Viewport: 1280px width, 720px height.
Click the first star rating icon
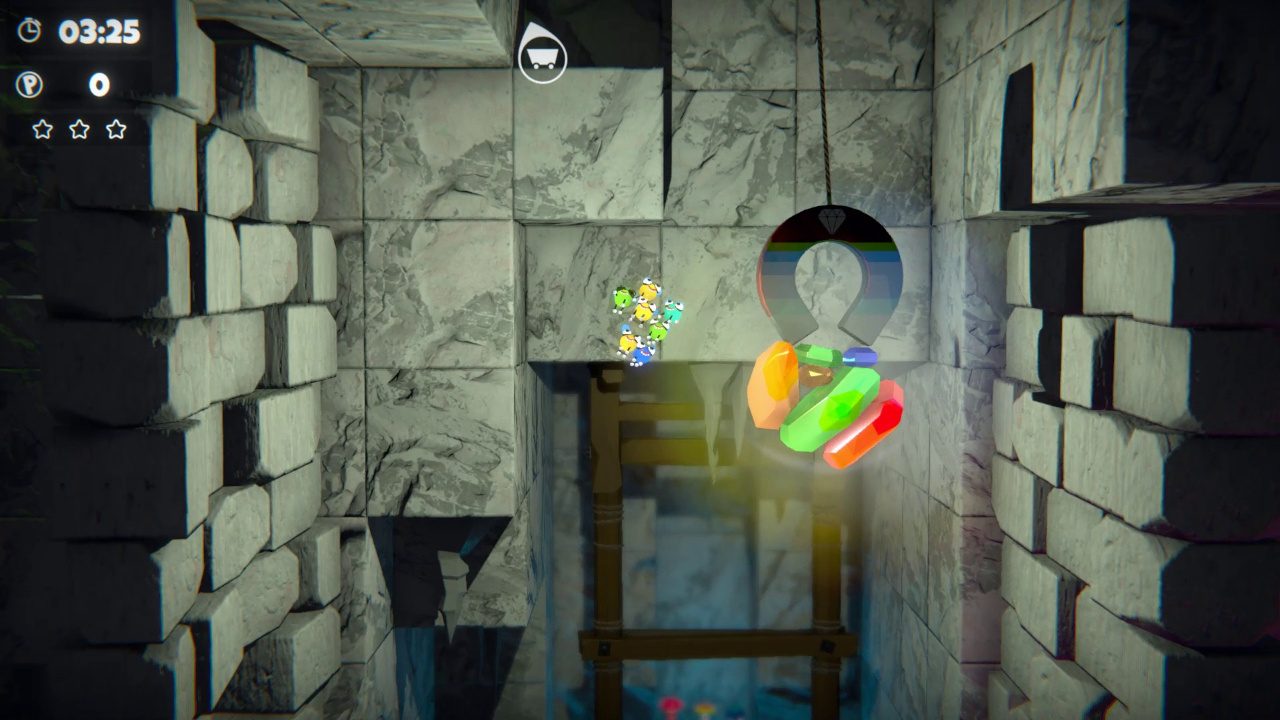[x=44, y=129]
